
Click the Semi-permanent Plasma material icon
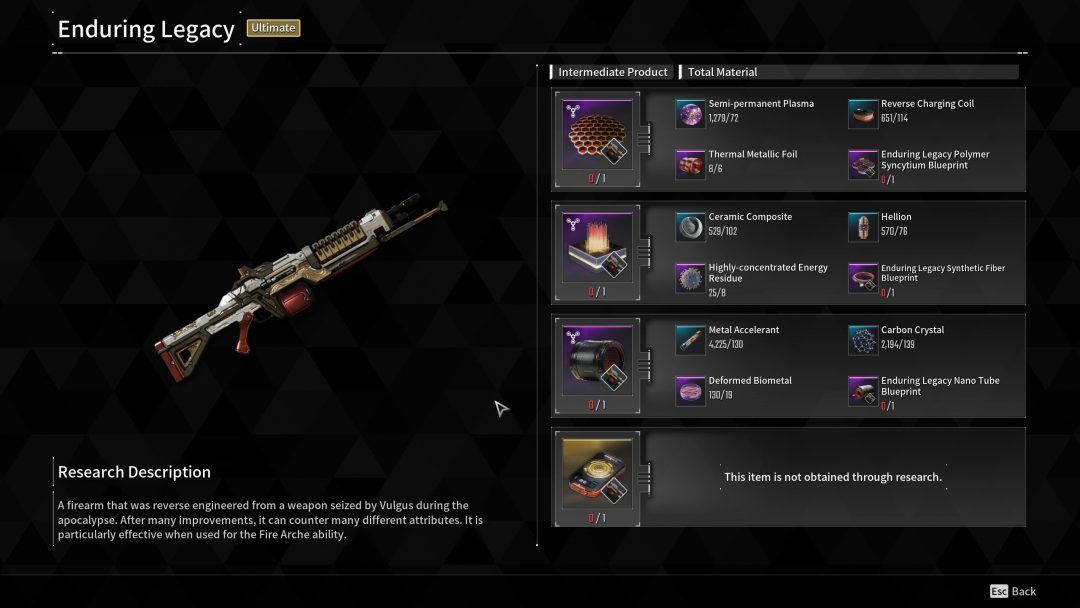click(690, 114)
